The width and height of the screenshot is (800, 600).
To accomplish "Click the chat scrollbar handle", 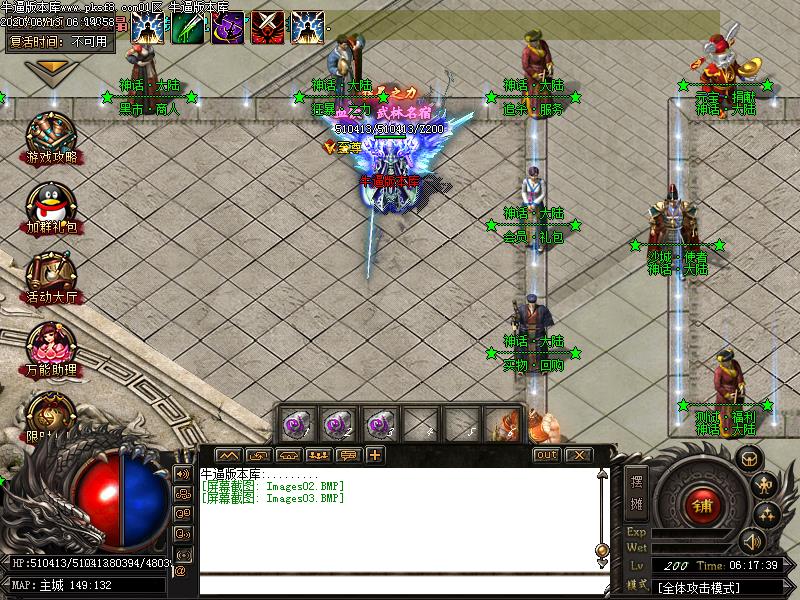I will [x=602, y=549].
